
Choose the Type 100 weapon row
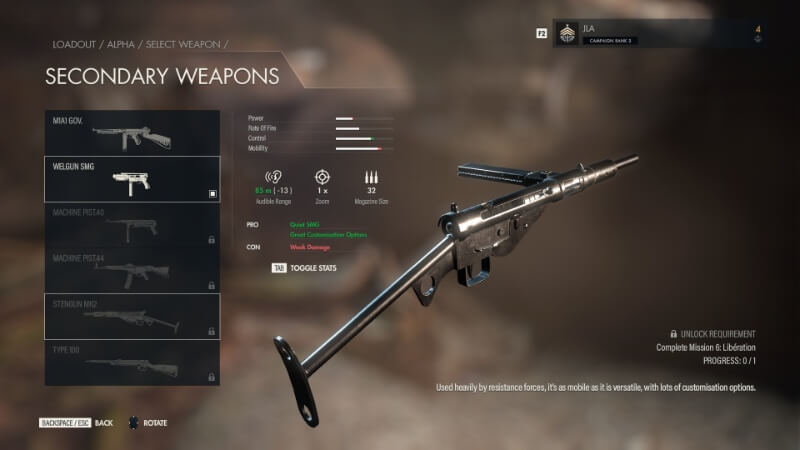[132, 362]
